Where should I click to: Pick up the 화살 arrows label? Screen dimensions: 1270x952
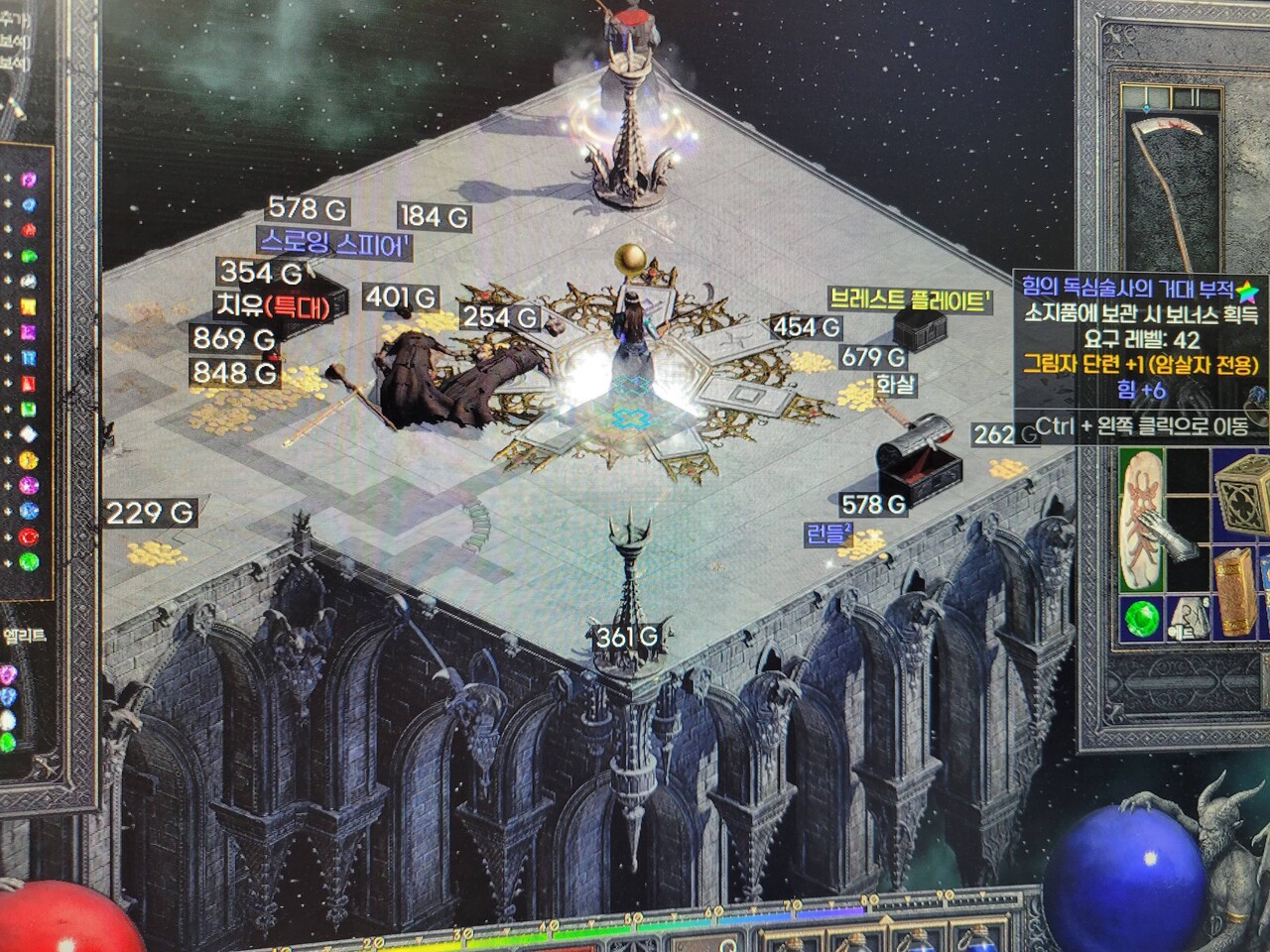tap(895, 385)
